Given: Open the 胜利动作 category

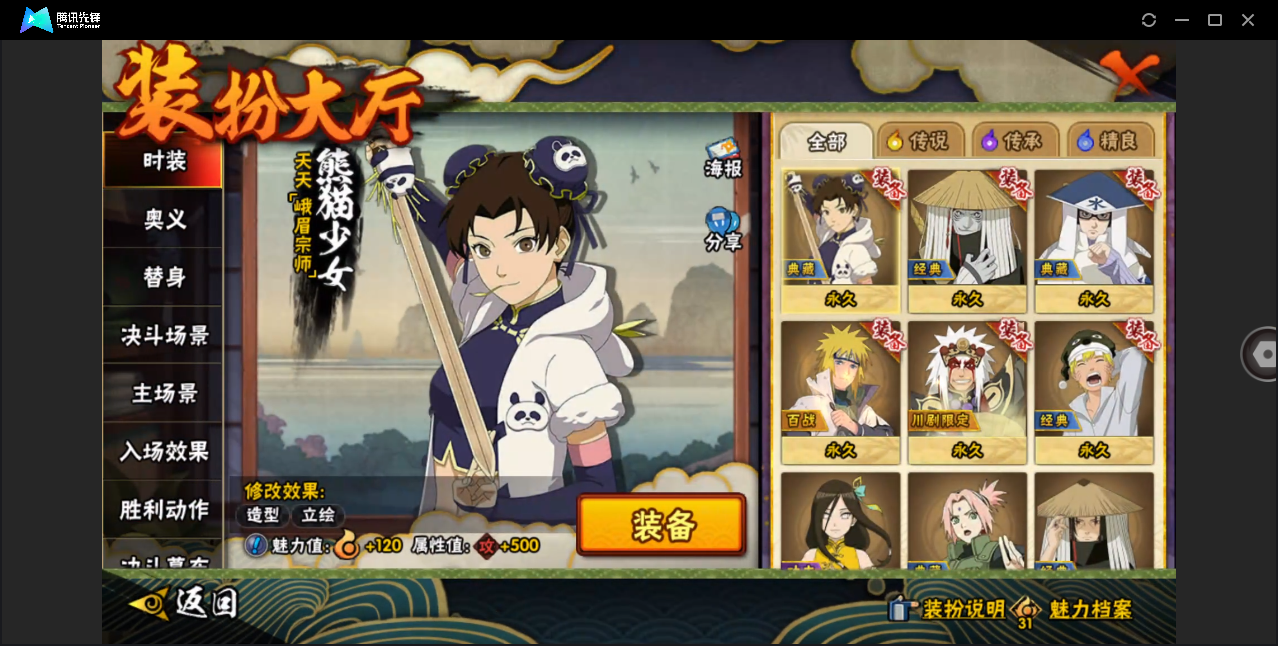Looking at the screenshot, I should pos(163,509).
